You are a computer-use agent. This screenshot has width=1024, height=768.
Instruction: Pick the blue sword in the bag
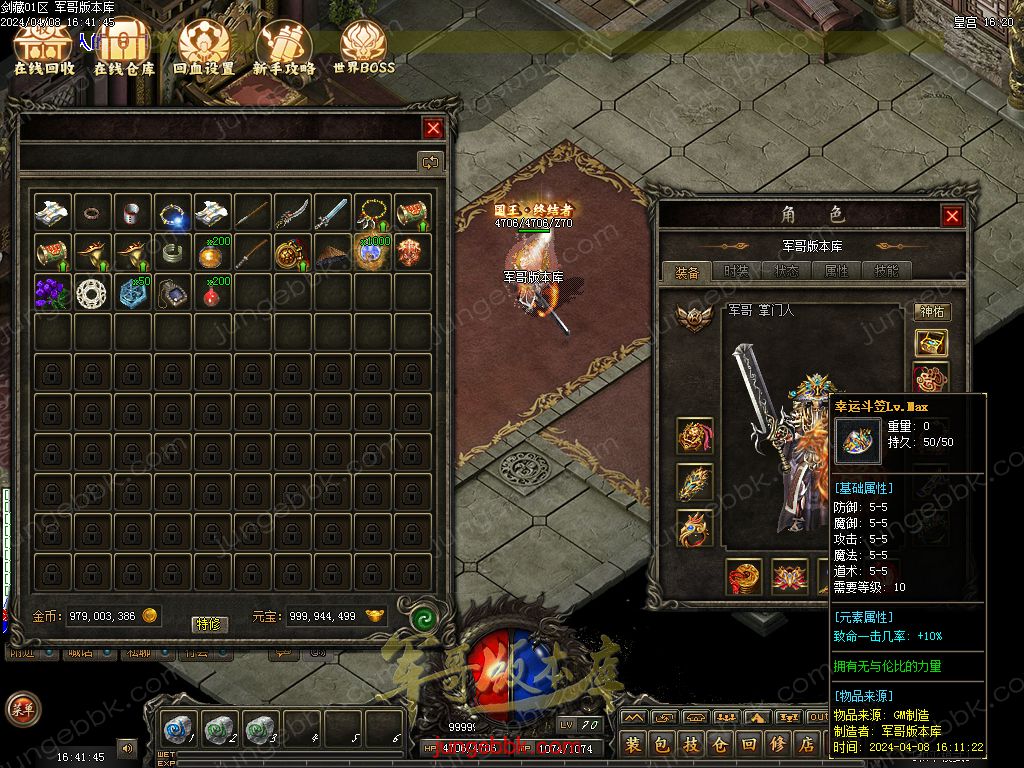[x=332, y=212]
